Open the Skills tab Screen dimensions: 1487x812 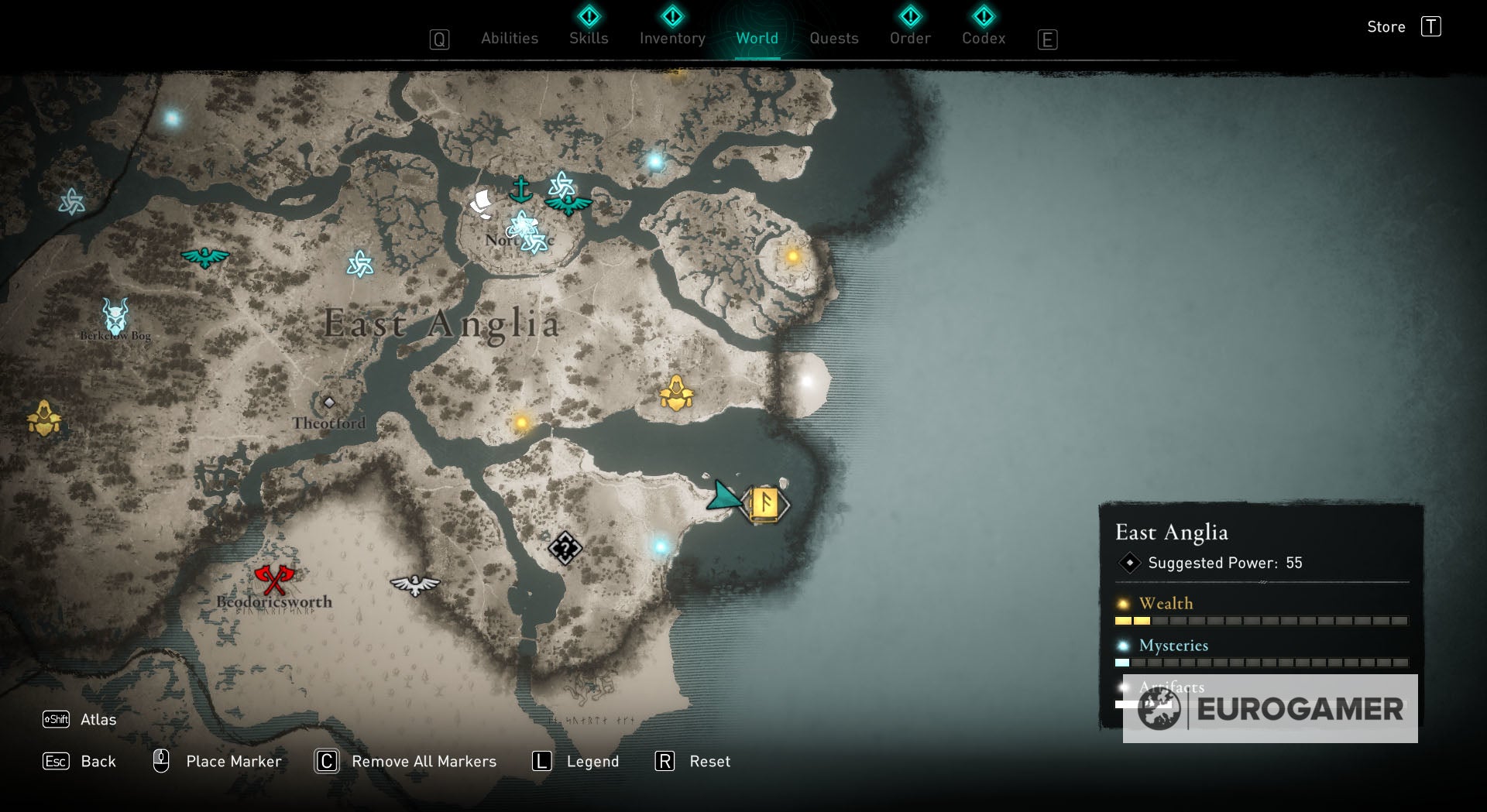tap(589, 38)
